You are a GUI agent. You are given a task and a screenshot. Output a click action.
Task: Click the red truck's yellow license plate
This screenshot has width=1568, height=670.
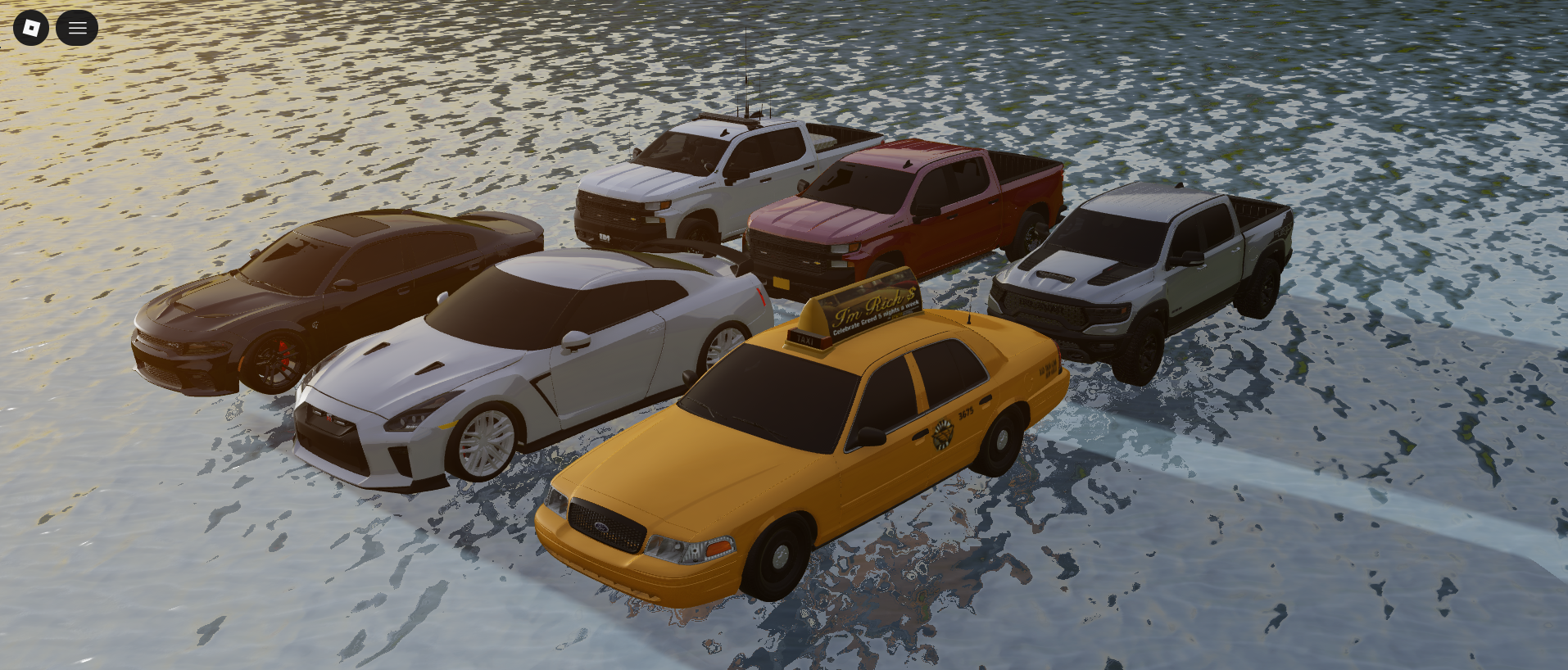pyautogui.click(x=782, y=283)
